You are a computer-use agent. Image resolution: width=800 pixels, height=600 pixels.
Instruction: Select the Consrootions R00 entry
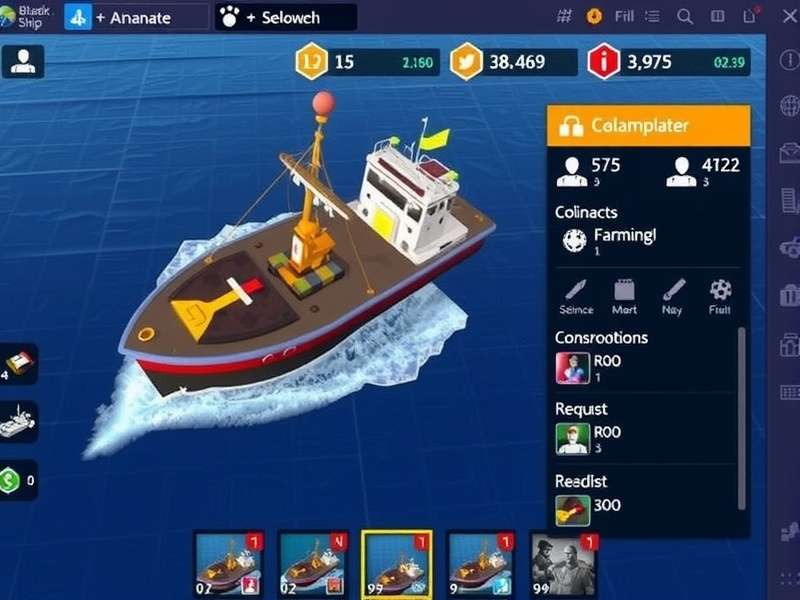point(590,367)
